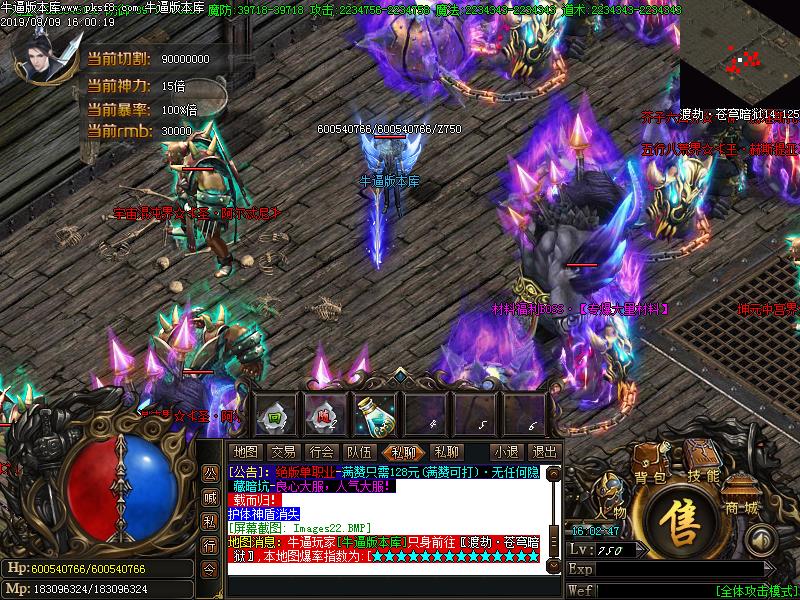Click the player portrait avatar
The width and height of the screenshot is (800, 600).
click(x=41, y=56)
